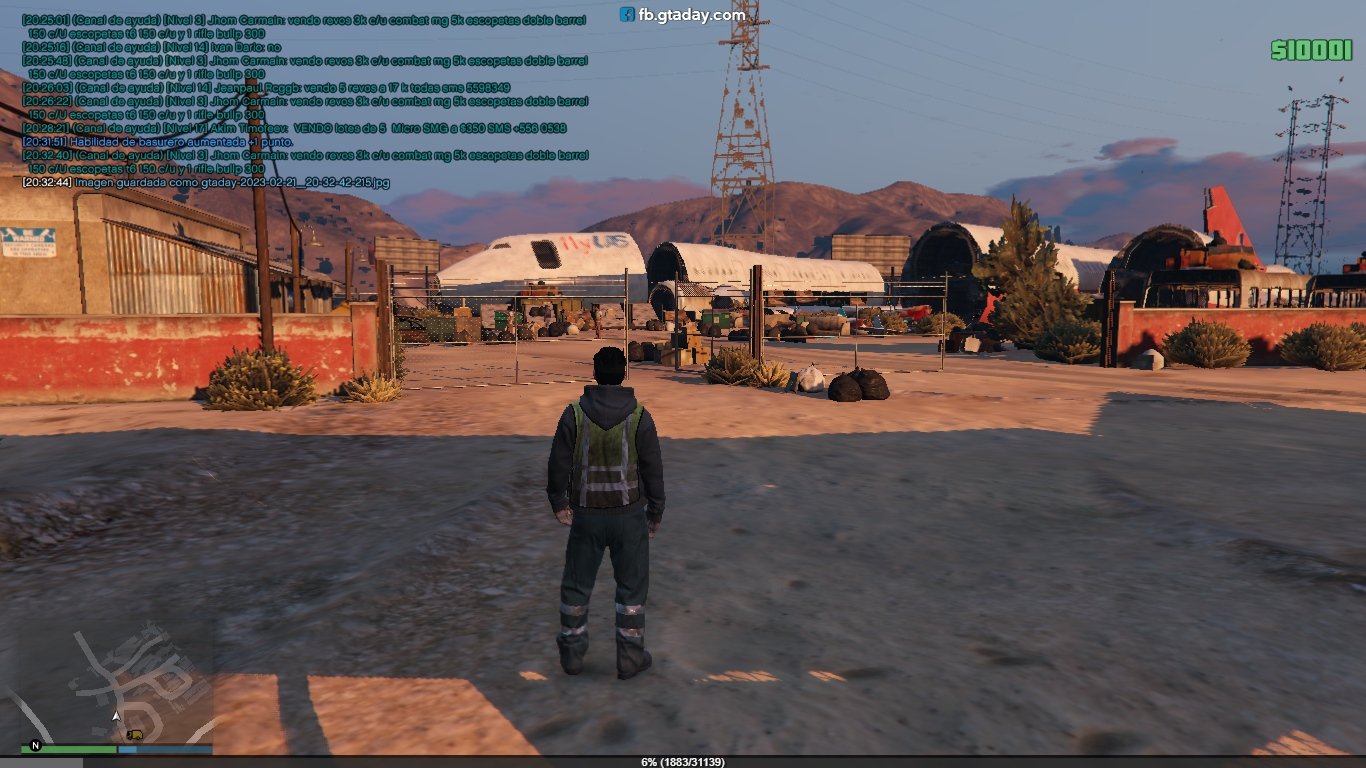This screenshot has width=1366, height=768.
Task: Click the white player arrow on minimap
Action: tap(117, 716)
